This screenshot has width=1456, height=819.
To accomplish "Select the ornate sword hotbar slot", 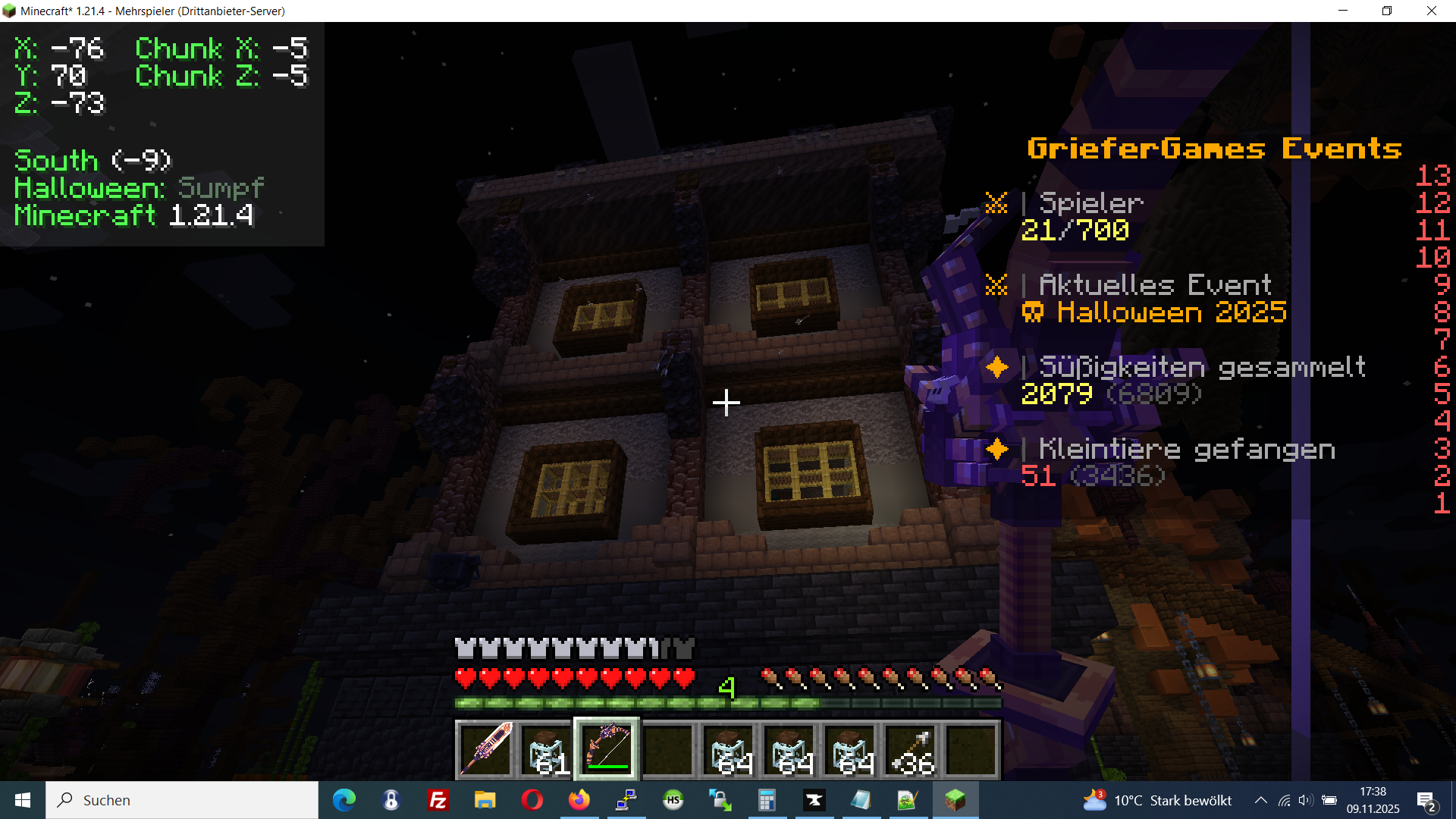I will [485, 749].
